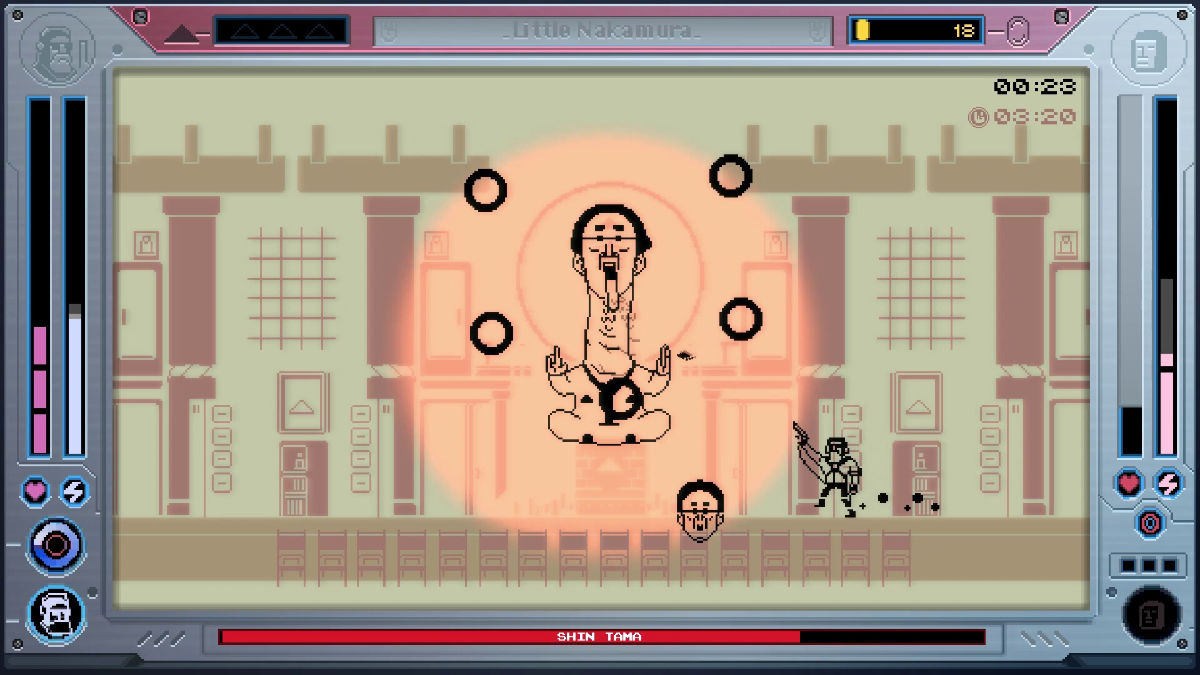The width and height of the screenshot is (1200, 675).
Task: Click the pink heart icon
Action: (x=37, y=491)
